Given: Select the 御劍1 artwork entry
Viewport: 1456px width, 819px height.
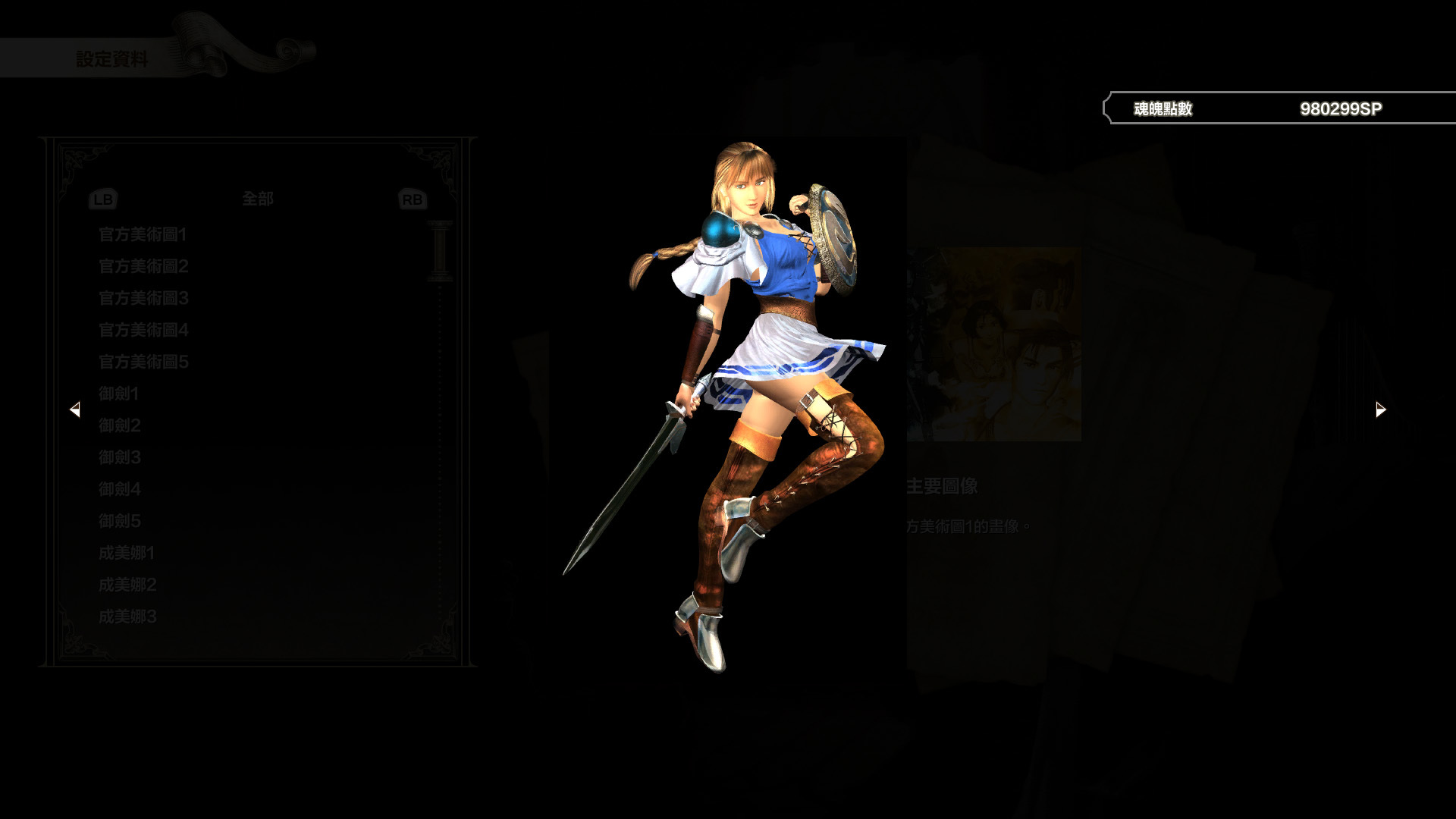Looking at the screenshot, I should pos(118,394).
